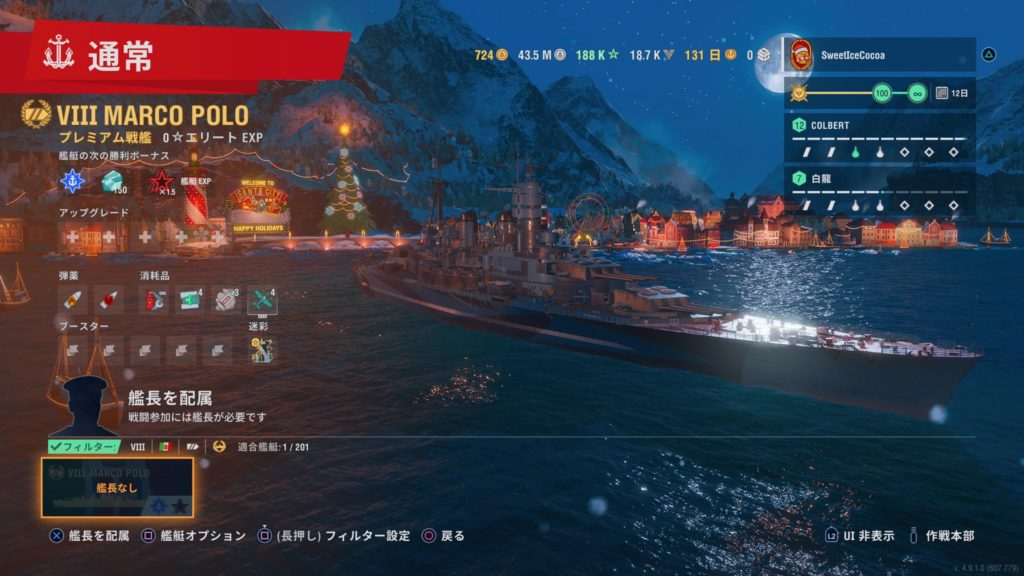1024x576 pixels.
Task: Select the red-tipped ammunition shell slot
Action: pos(108,299)
